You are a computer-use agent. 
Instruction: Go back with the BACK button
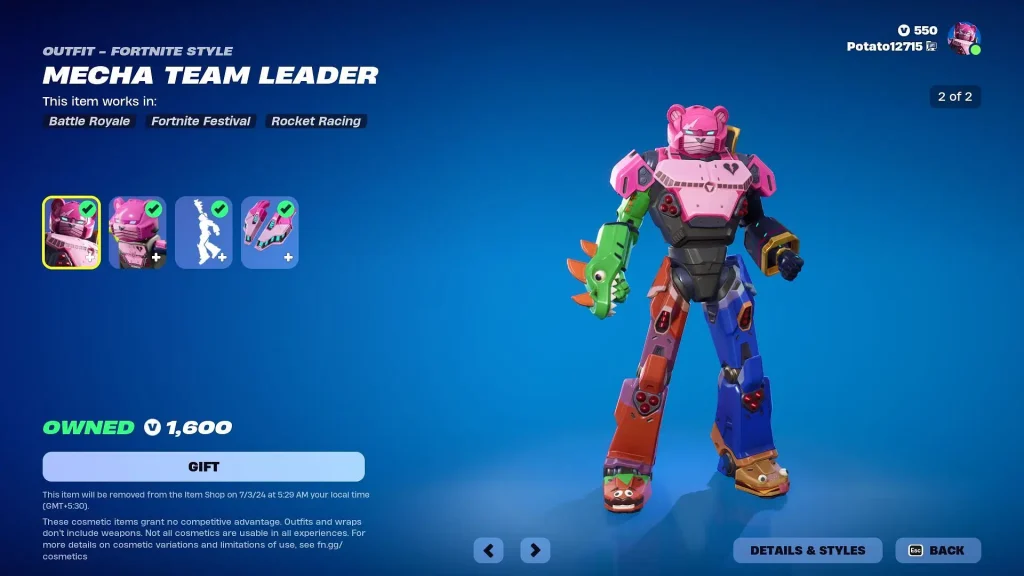938,550
